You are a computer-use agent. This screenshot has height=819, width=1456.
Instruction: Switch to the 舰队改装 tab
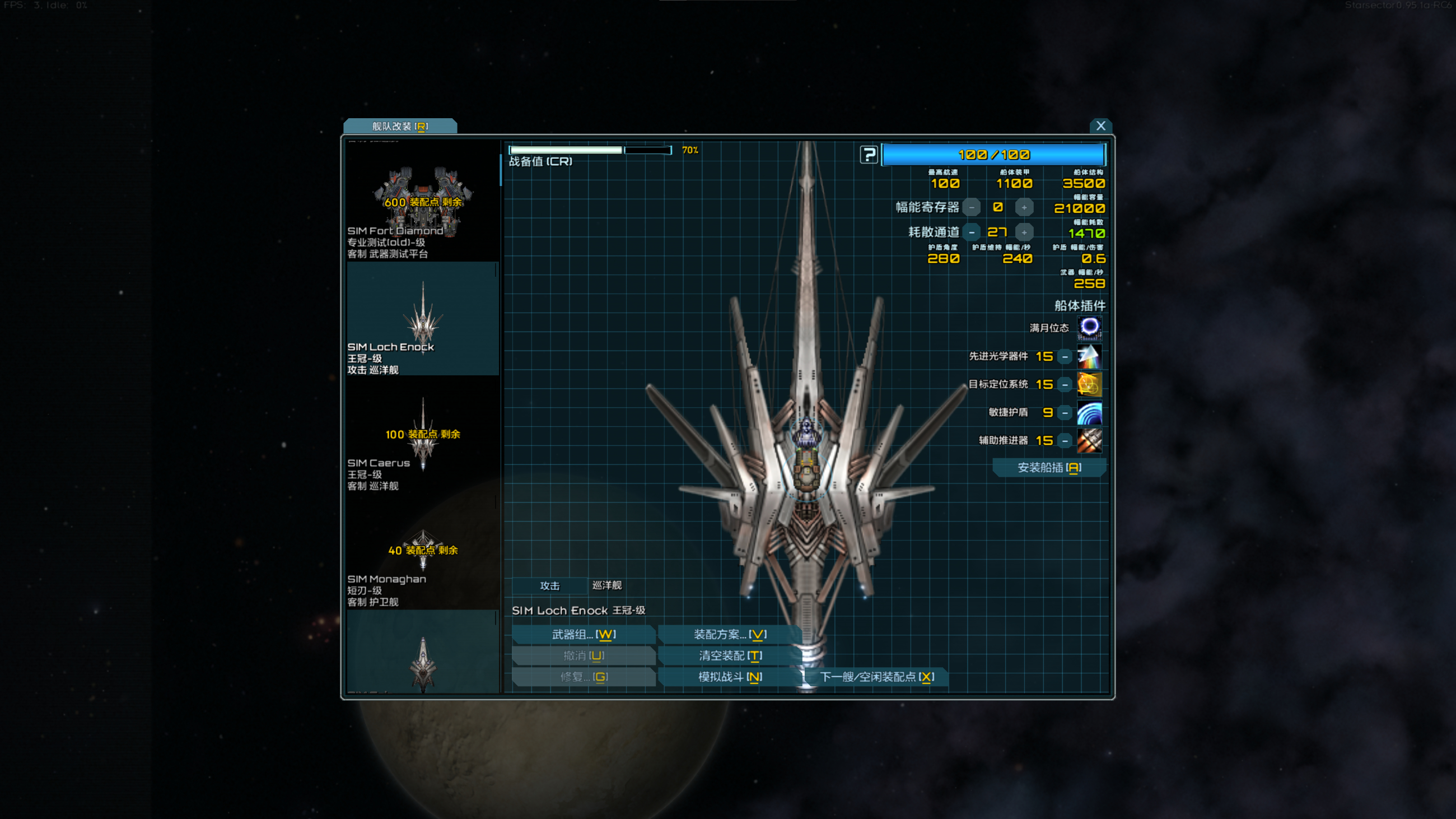click(x=400, y=126)
